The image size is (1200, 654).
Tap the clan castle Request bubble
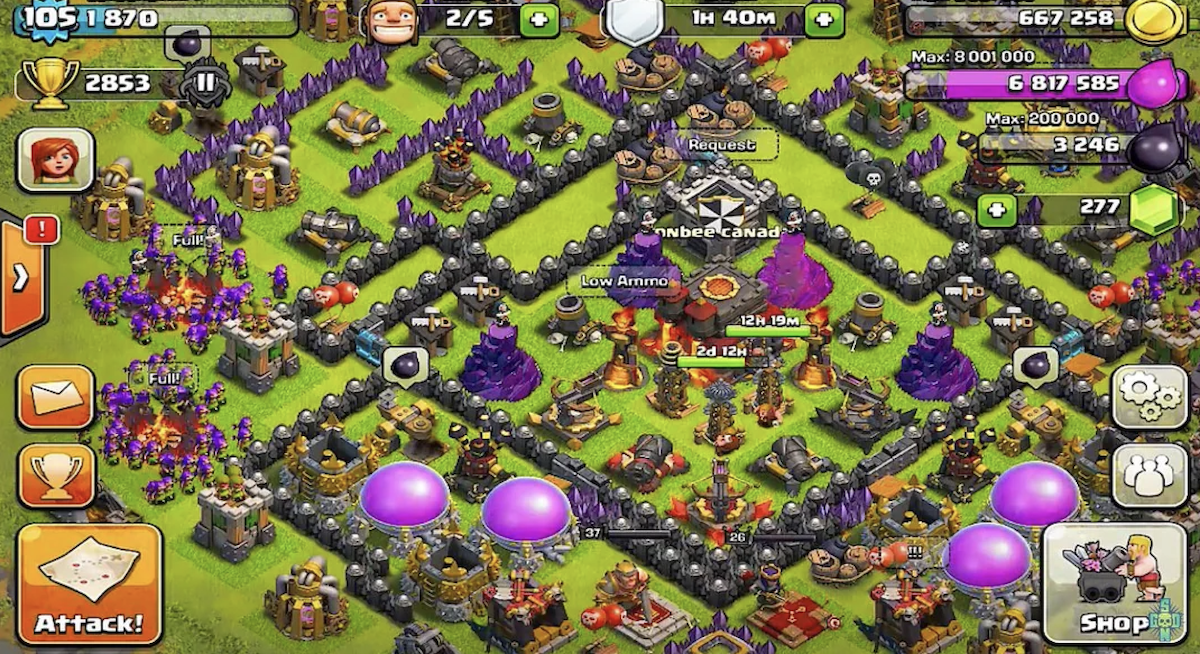[x=721, y=145]
